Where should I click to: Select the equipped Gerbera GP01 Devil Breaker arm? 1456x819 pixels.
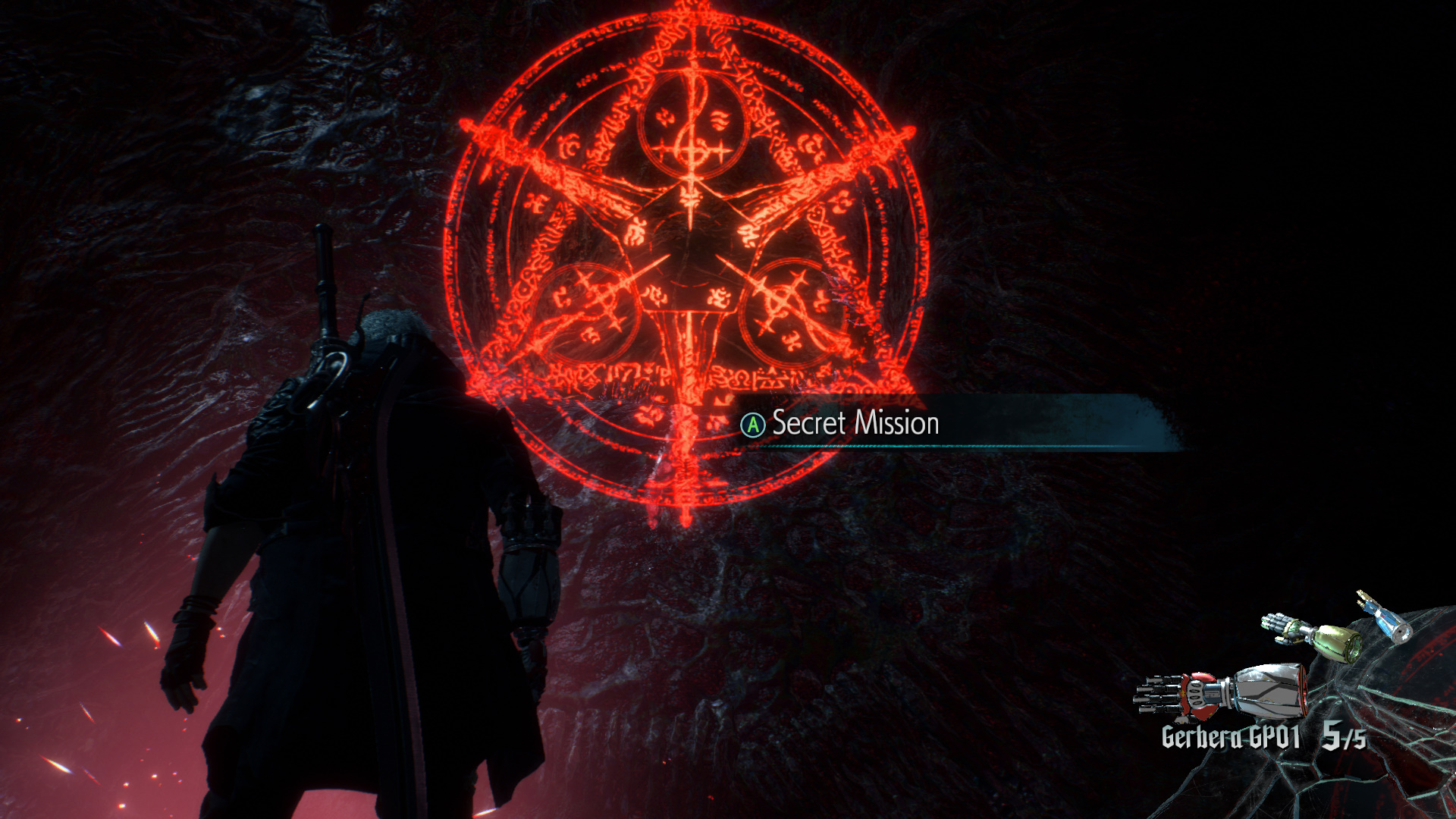tap(1221, 692)
